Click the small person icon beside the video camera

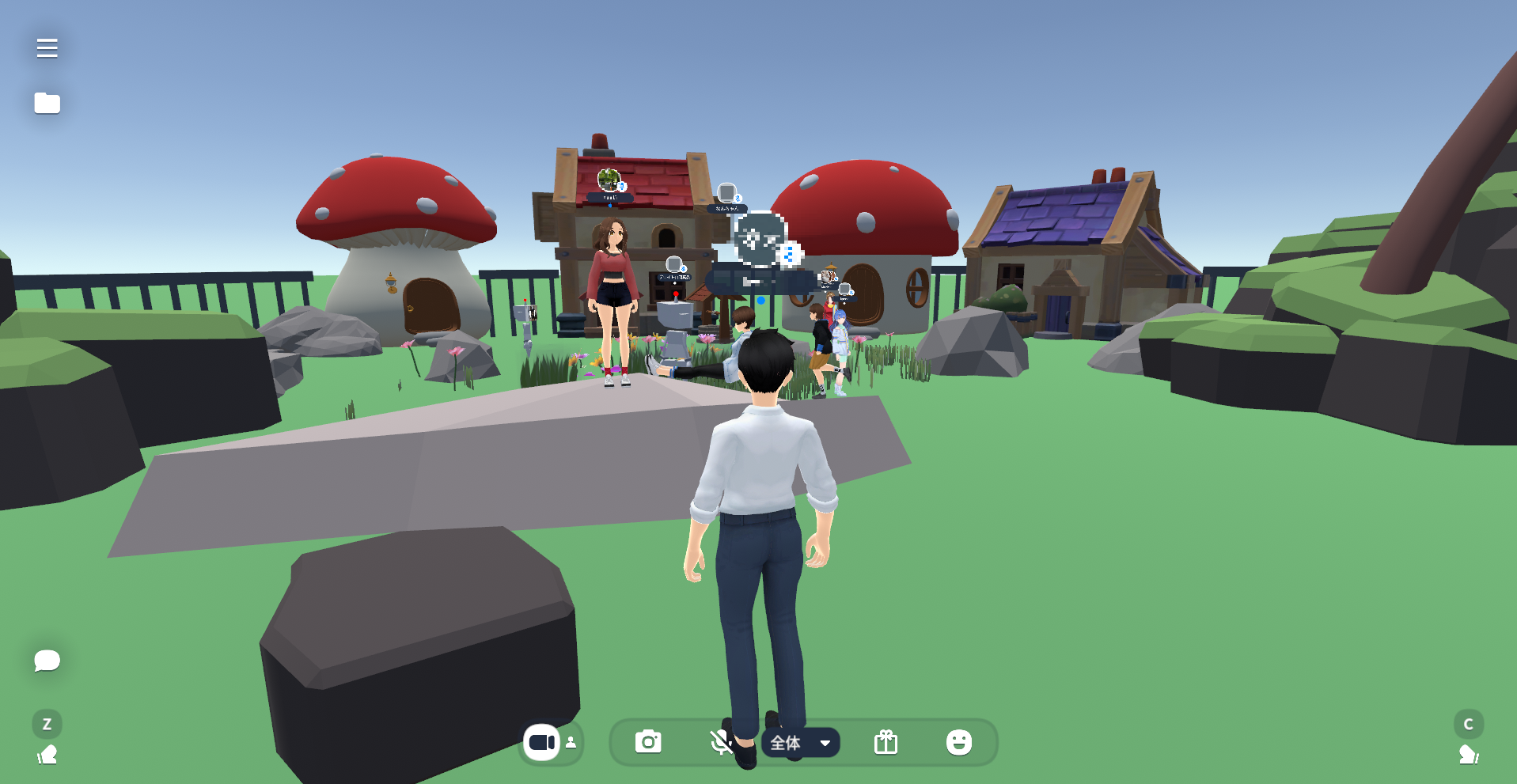(571, 742)
